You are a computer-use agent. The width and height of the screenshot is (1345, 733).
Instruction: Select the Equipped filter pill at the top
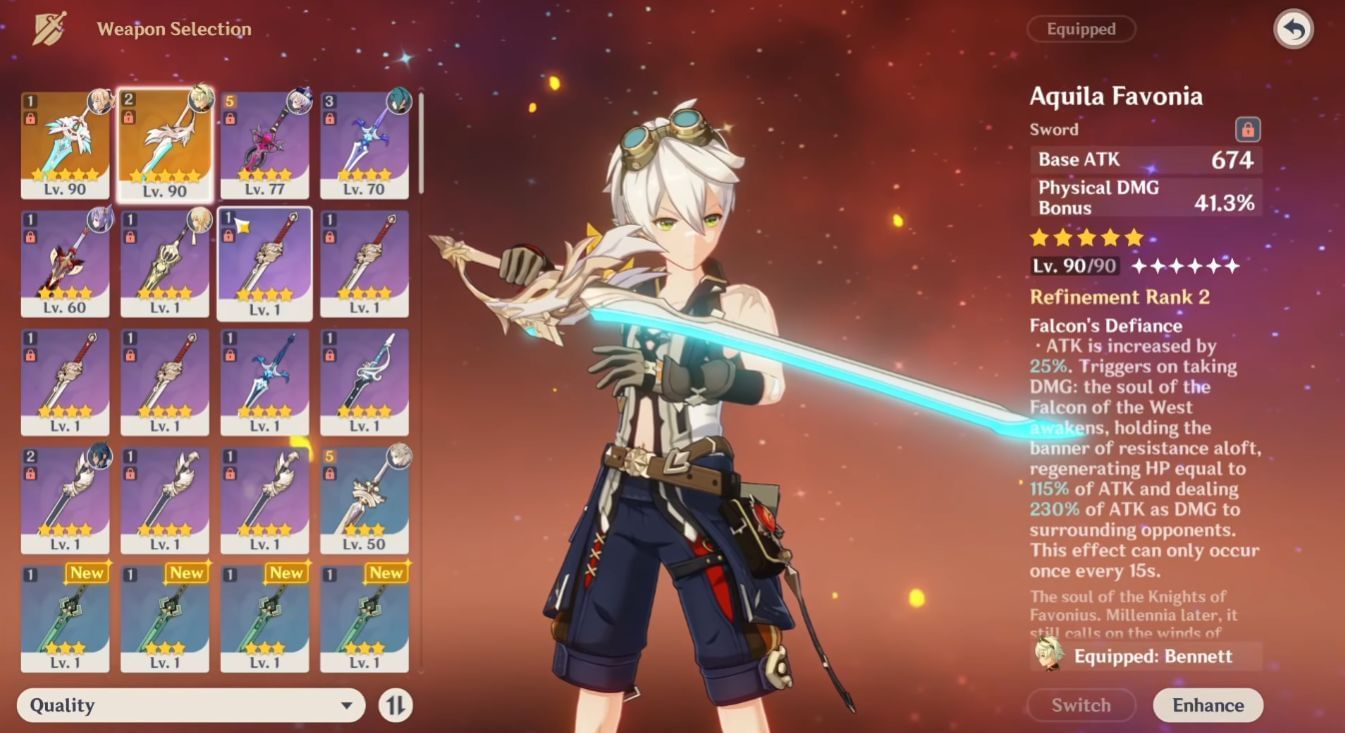pos(1081,29)
